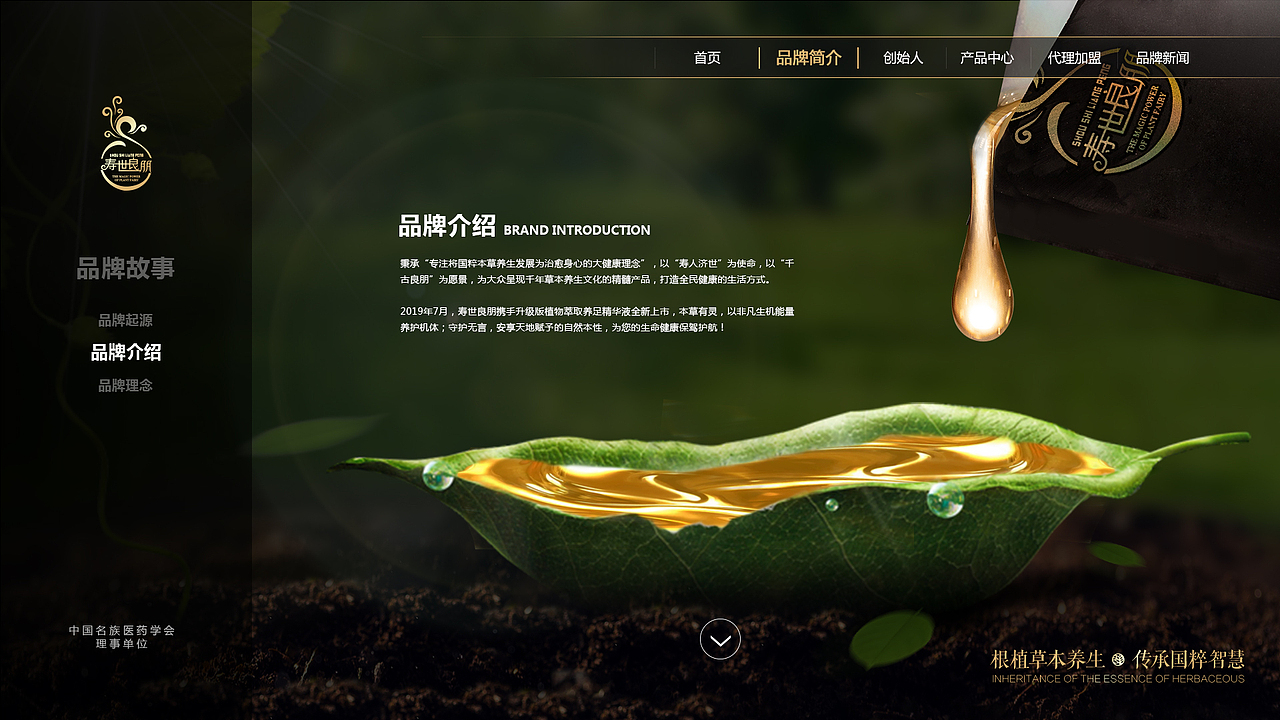The width and height of the screenshot is (1280, 720).
Task: Click the 品牌故事 sidebar heading
Action: 126,268
